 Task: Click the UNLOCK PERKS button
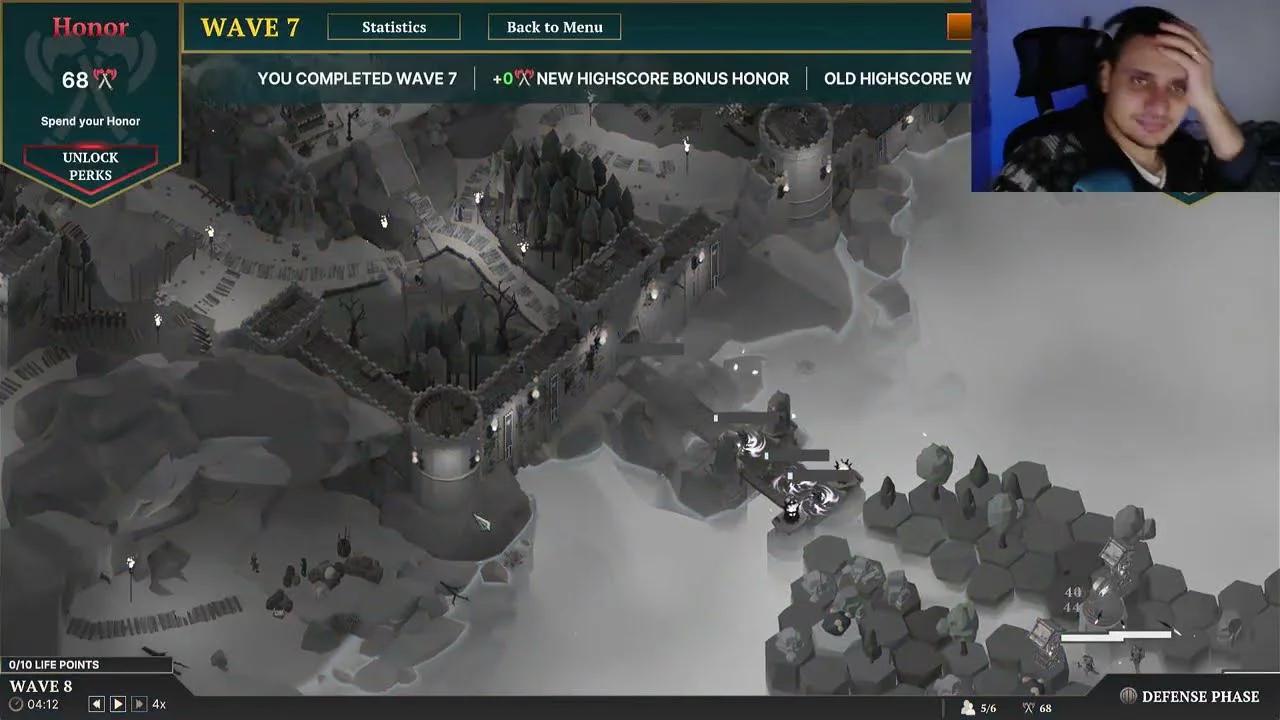click(x=91, y=165)
